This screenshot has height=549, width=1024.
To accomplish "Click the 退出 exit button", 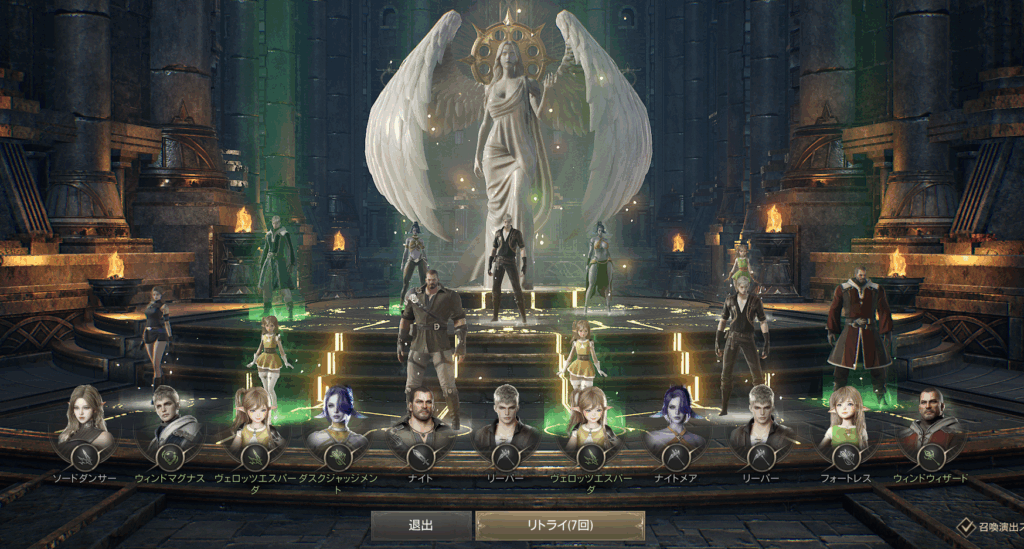I will (x=420, y=526).
